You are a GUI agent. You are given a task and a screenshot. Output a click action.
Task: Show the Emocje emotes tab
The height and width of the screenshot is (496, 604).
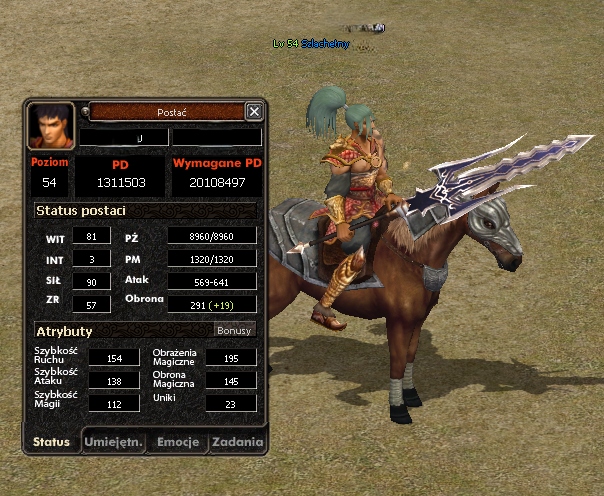click(x=177, y=442)
